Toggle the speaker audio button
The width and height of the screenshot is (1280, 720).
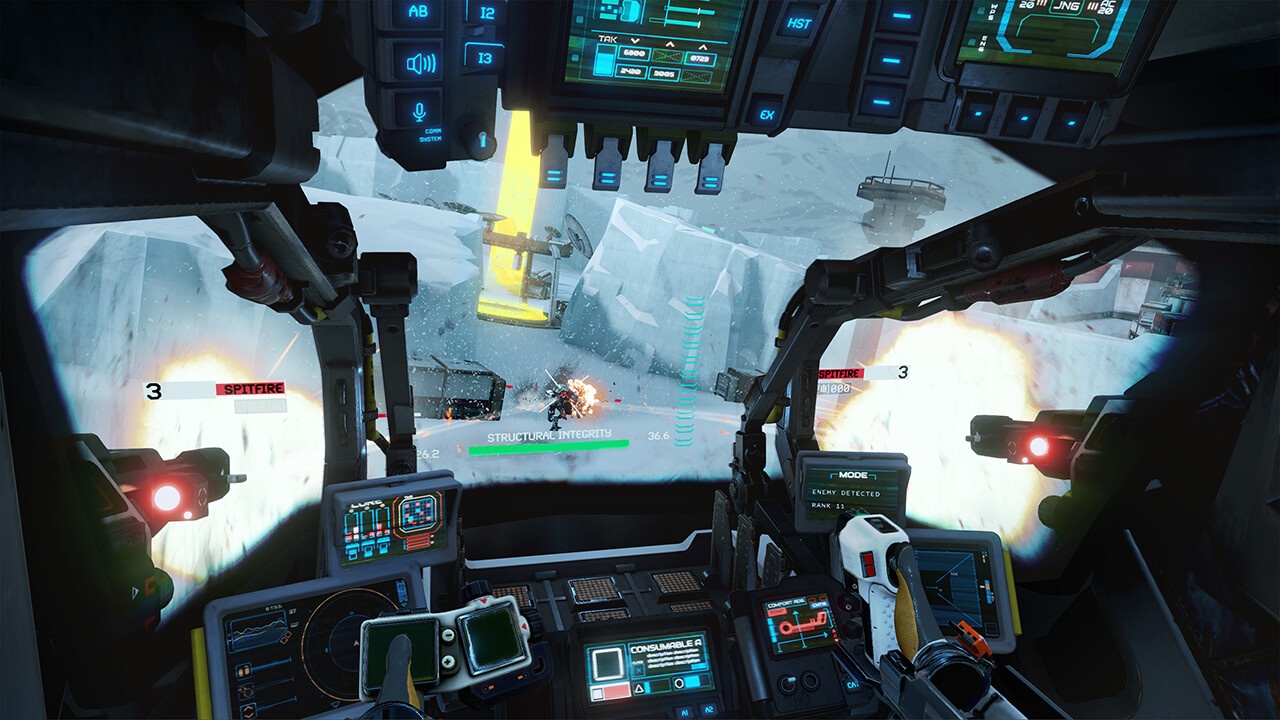pyautogui.click(x=419, y=64)
